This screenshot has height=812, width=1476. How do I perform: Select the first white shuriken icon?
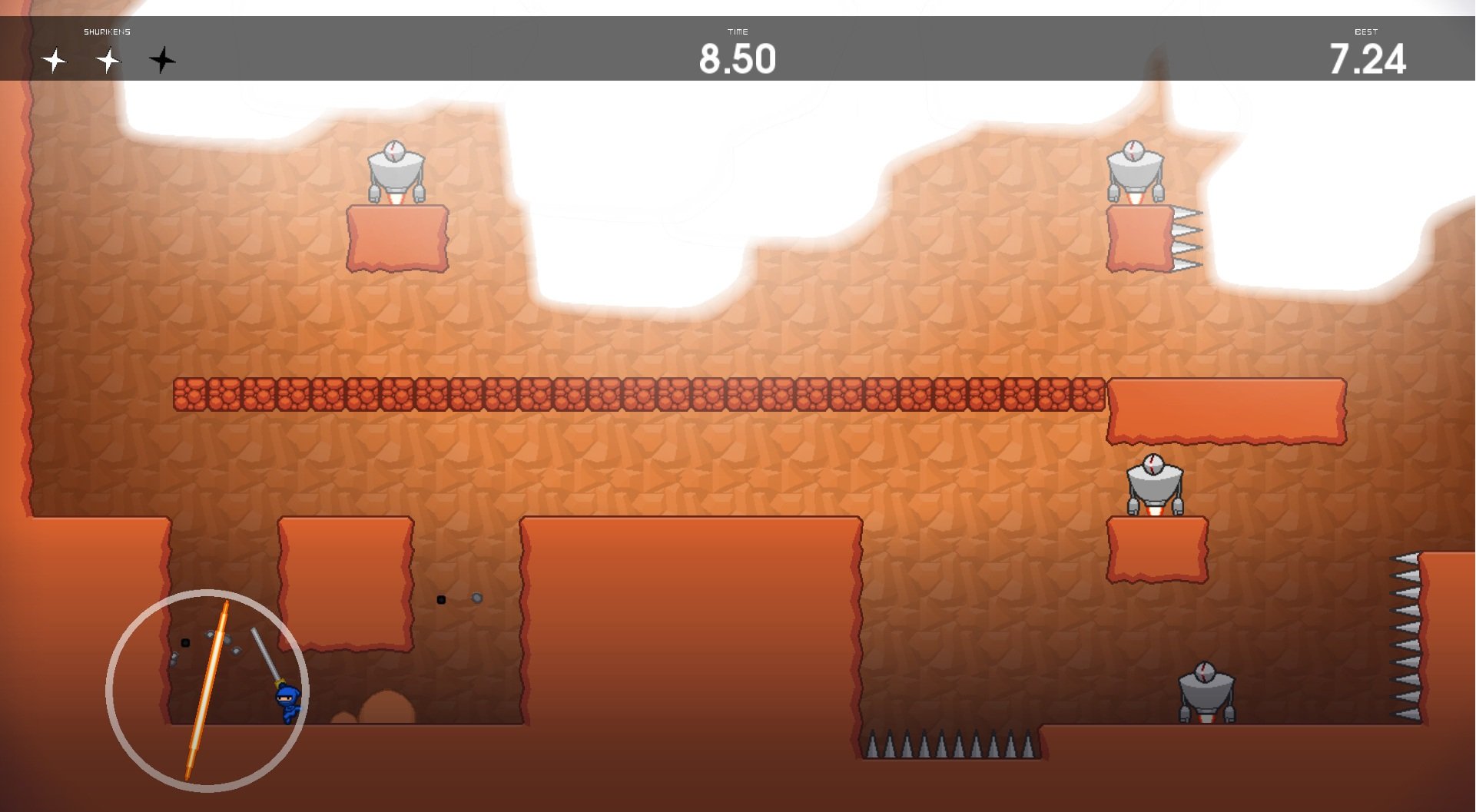coord(55,60)
